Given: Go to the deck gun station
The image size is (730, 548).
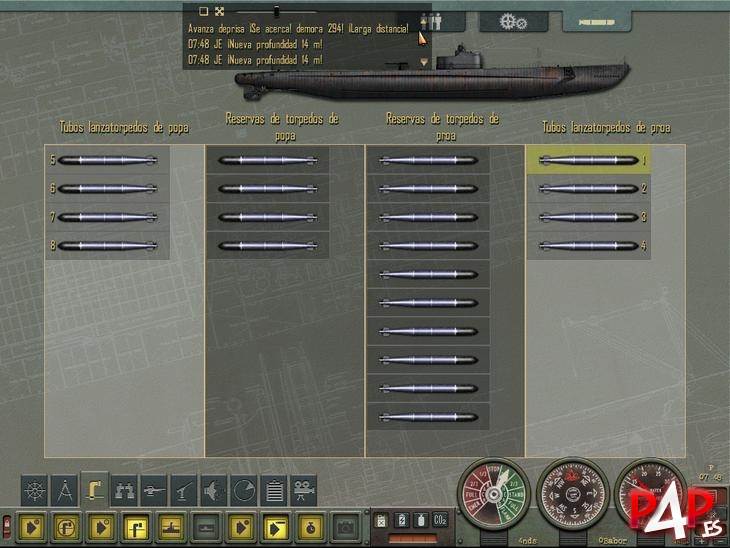Looking at the screenshot, I should tap(155, 489).
